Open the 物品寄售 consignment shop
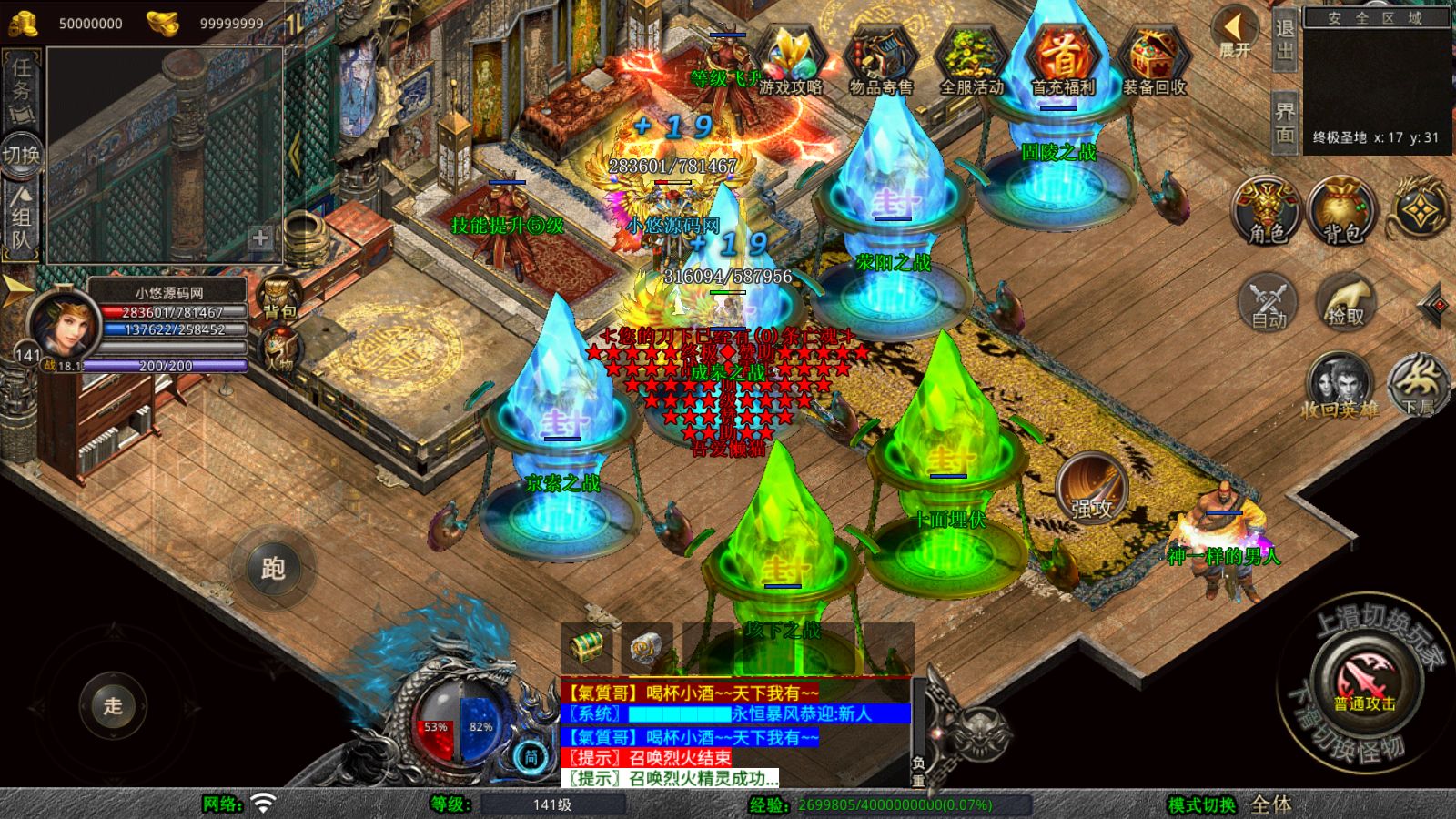This screenshot has height=819, width=1456. coord(880,61)
